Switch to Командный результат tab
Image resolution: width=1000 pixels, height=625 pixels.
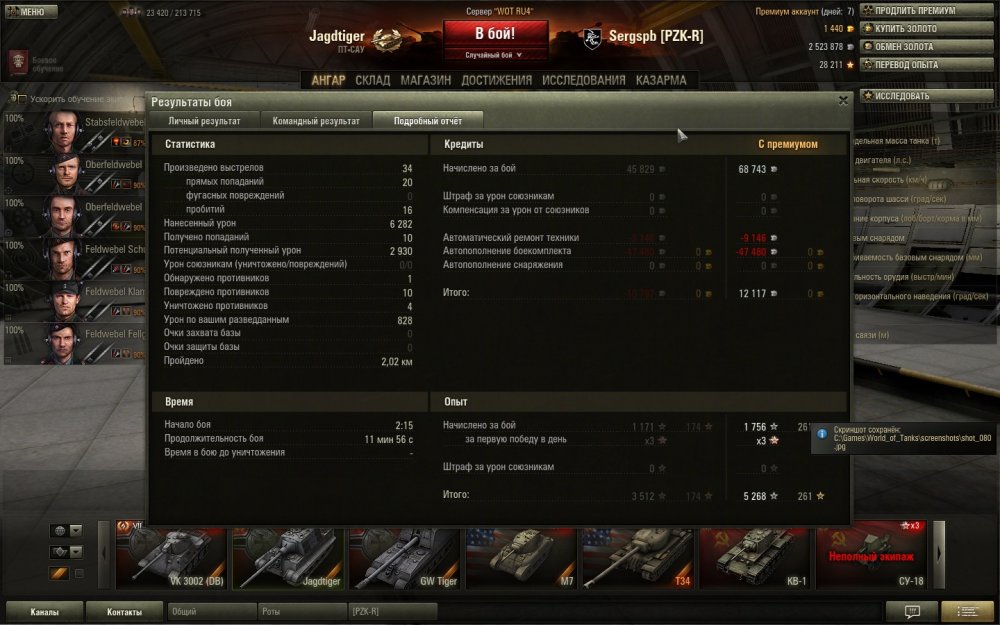pos(316,121)
